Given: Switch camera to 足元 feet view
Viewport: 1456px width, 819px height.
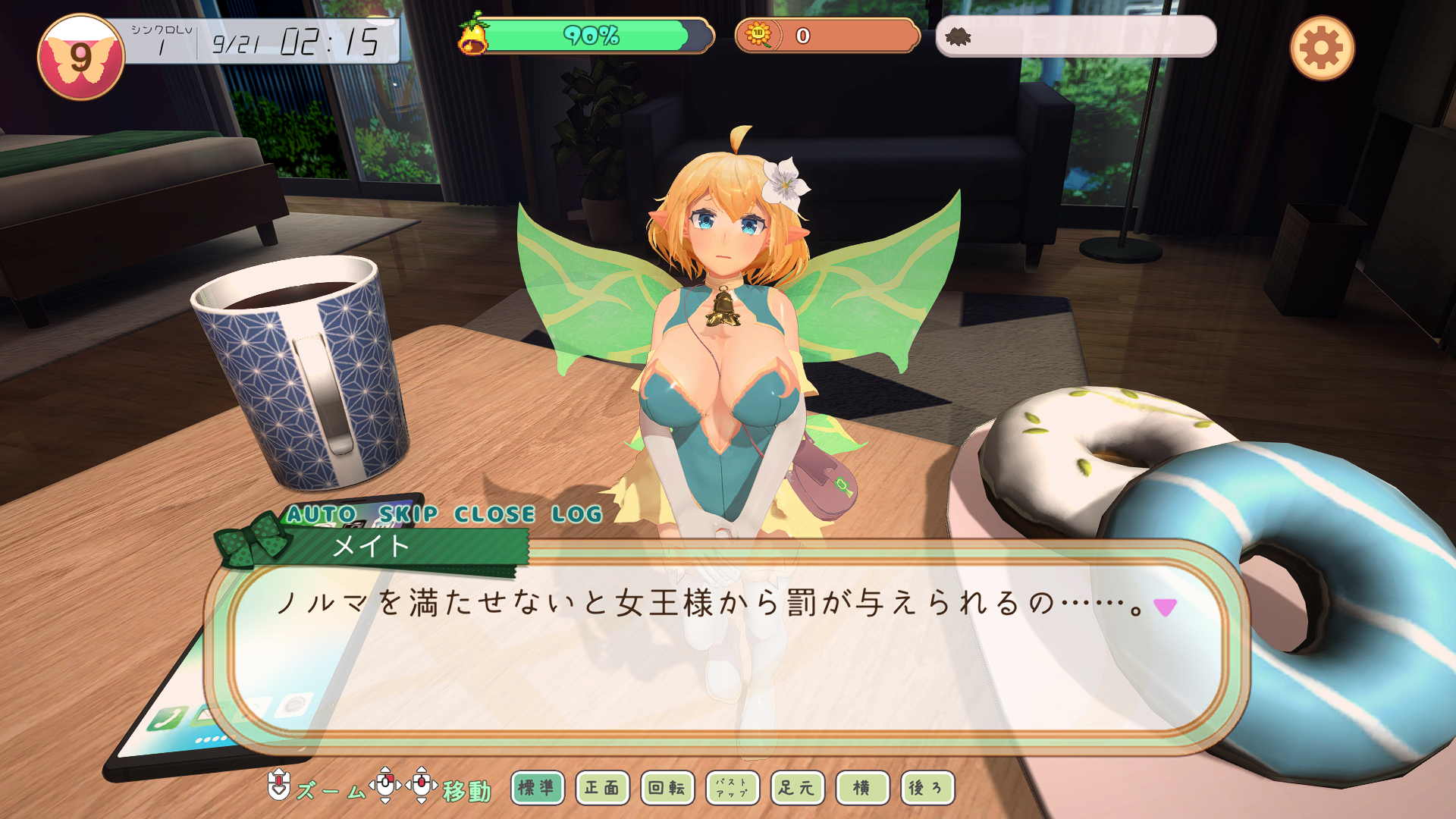Looking at the screenshot, I should [x=797, y=788].
